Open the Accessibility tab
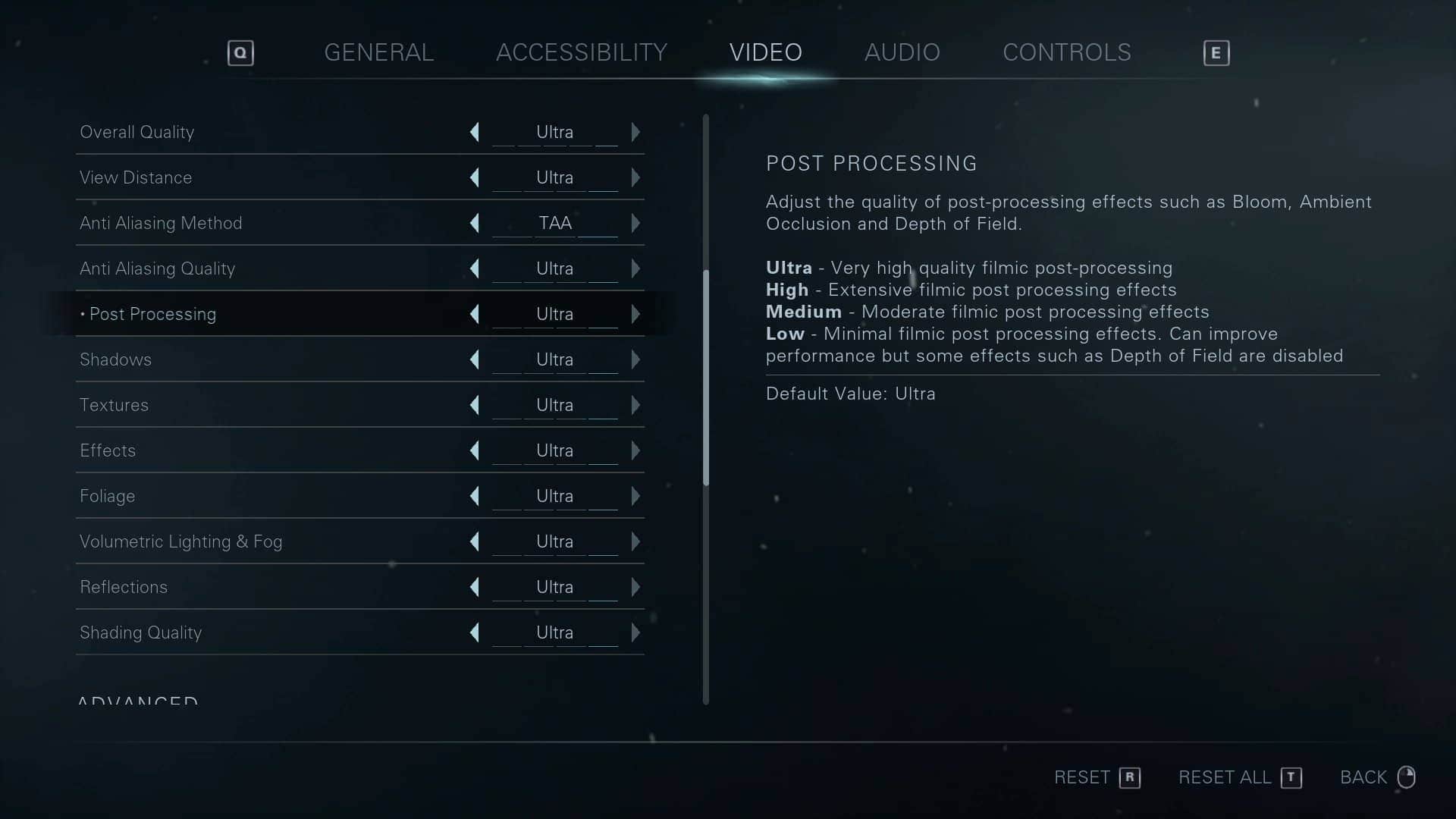The image size is (1456, 819). (581, 52)
